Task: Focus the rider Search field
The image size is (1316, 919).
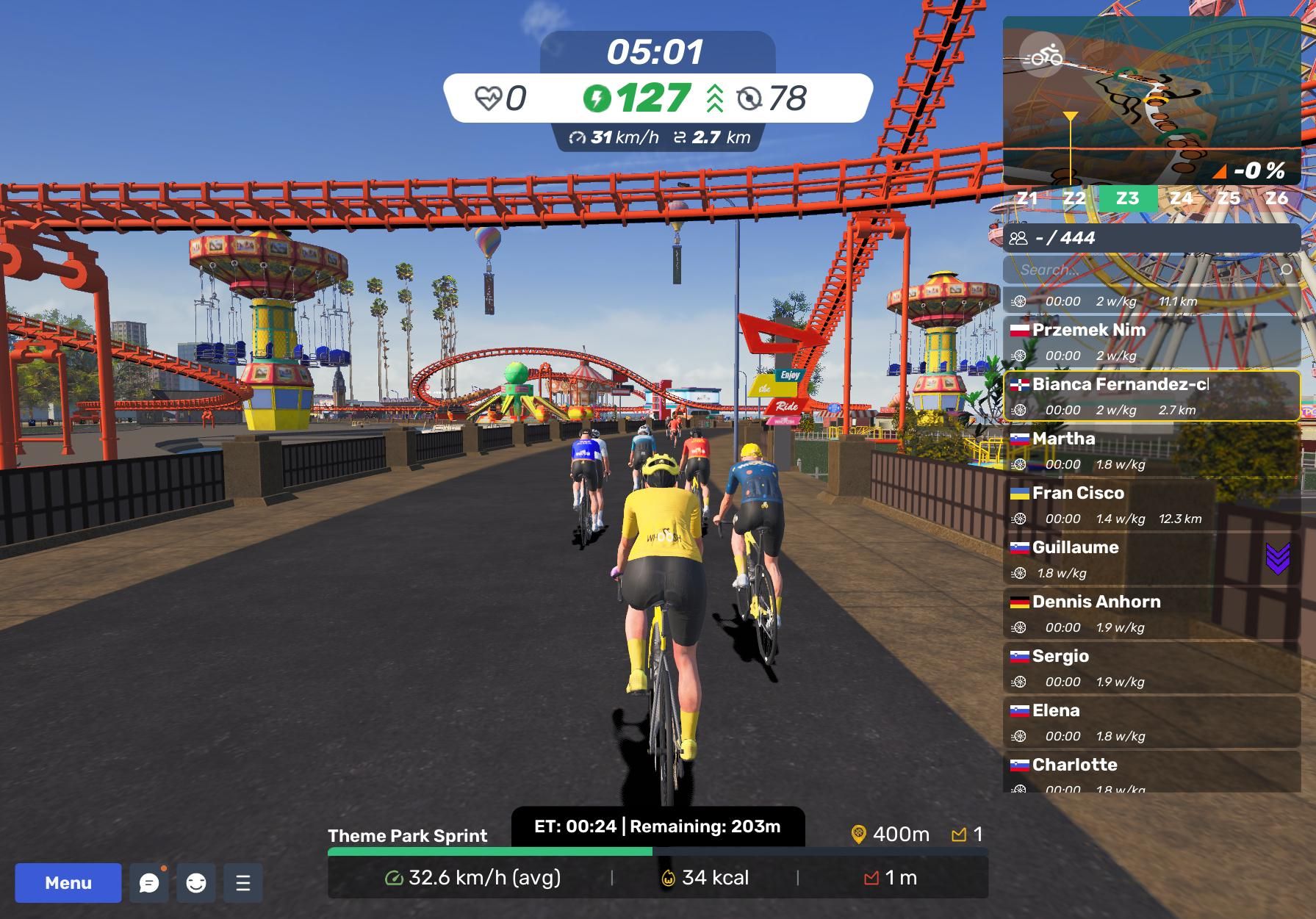Action: 1146,270
